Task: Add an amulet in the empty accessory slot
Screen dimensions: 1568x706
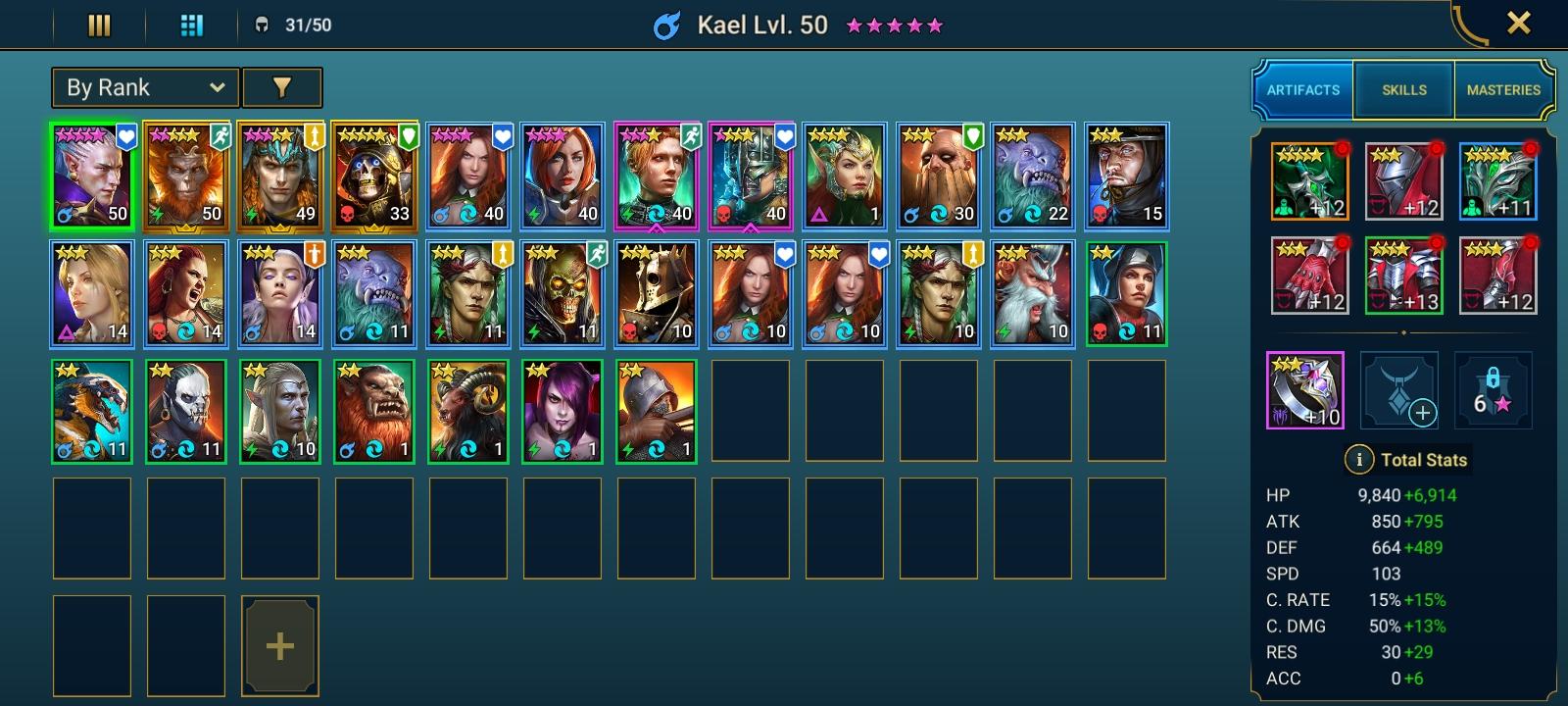Action: point(1401,391)
